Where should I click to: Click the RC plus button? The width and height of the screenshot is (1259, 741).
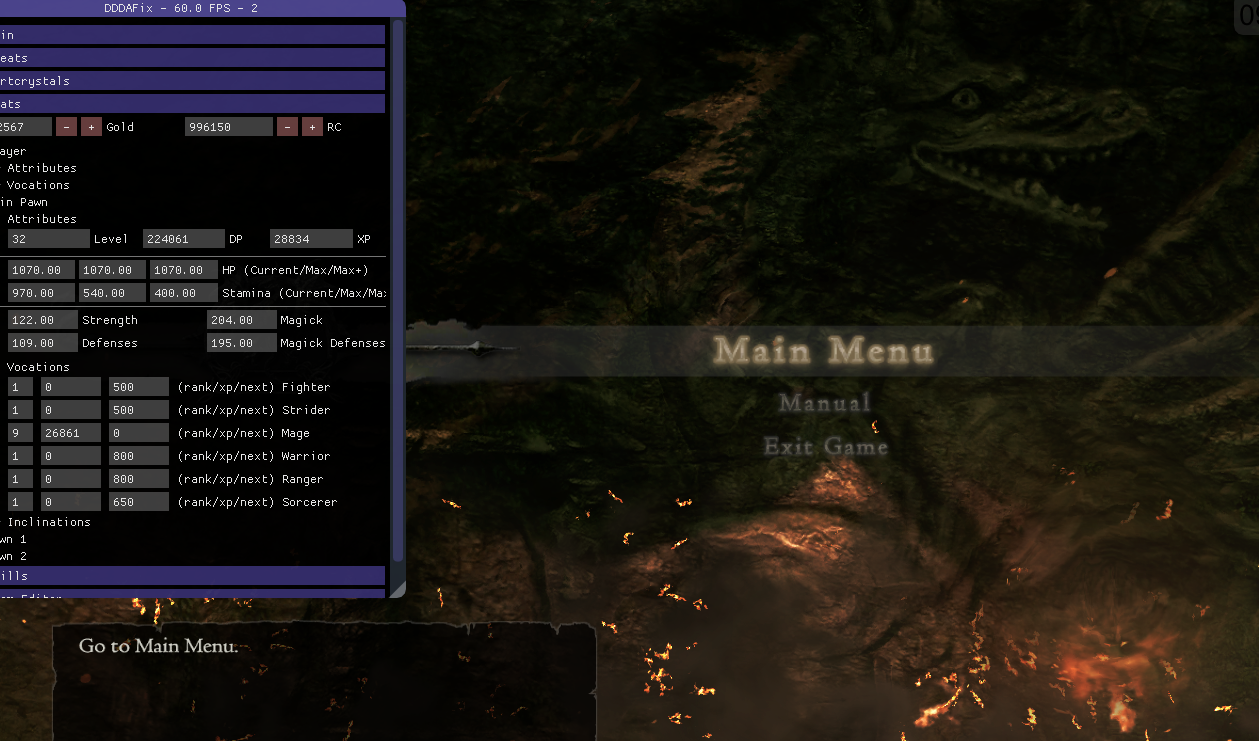point(312,127)
